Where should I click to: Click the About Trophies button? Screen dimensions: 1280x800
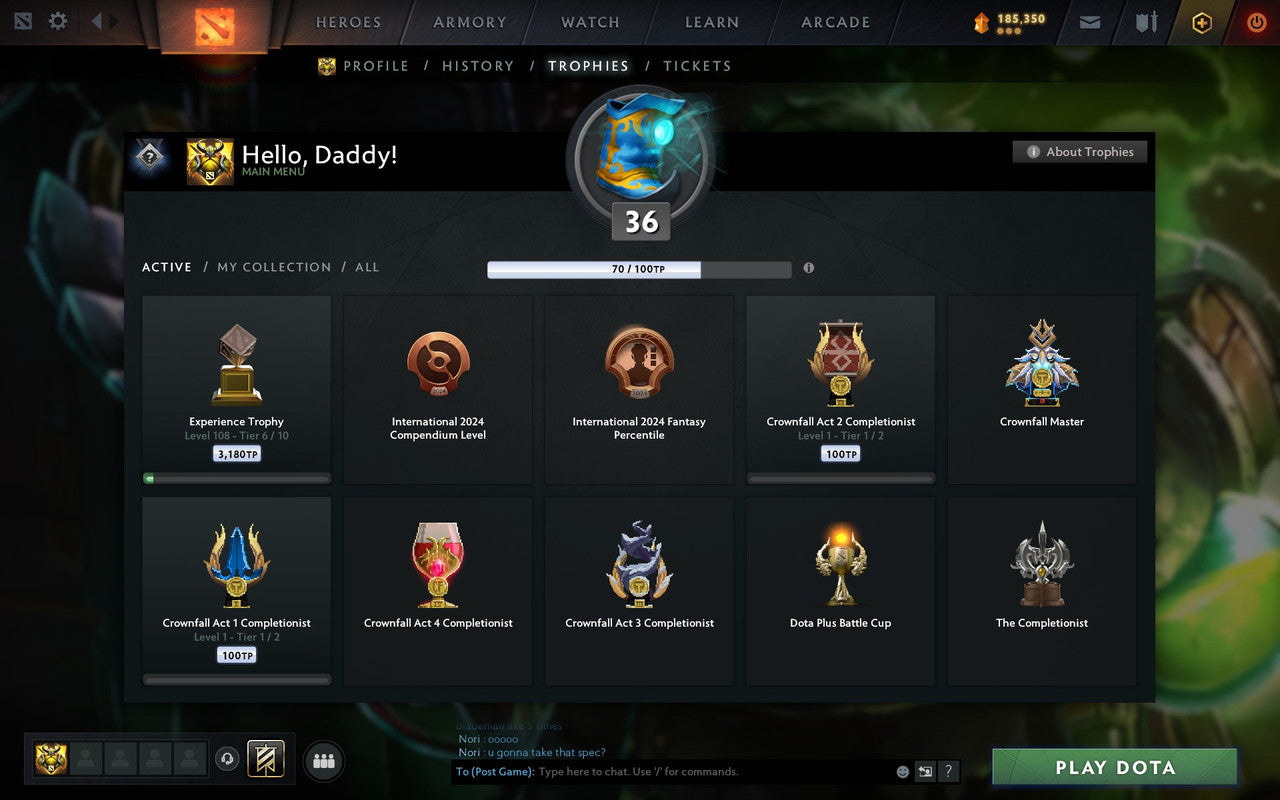1080,151
